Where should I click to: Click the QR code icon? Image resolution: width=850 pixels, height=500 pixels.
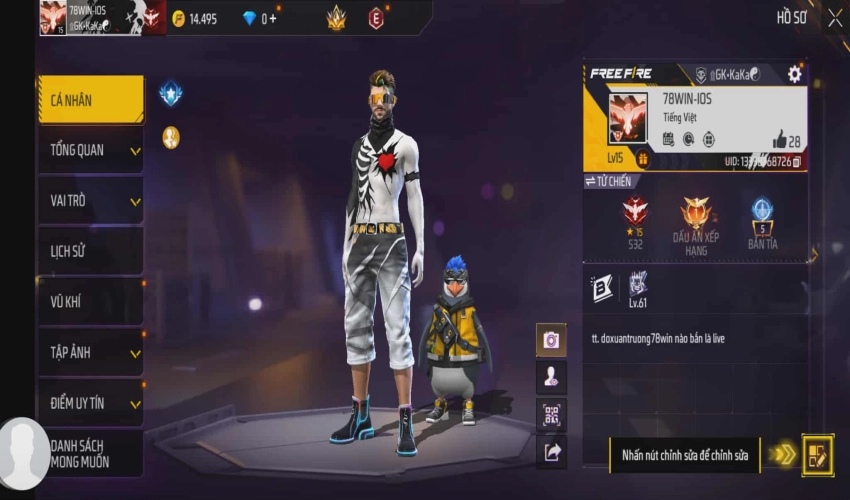[551, 414]
